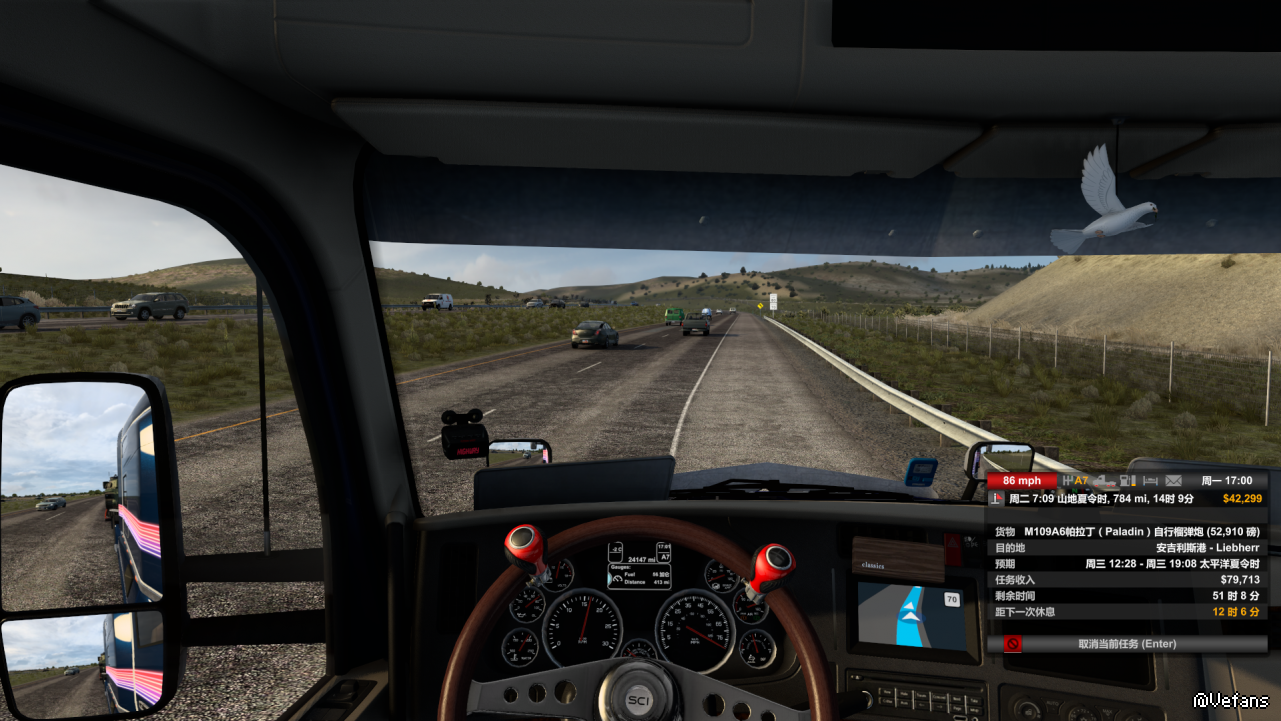This screenshot has height=721, width=1281.
Task: Click the fuel pump icon
Action: tap(1126, 481)
